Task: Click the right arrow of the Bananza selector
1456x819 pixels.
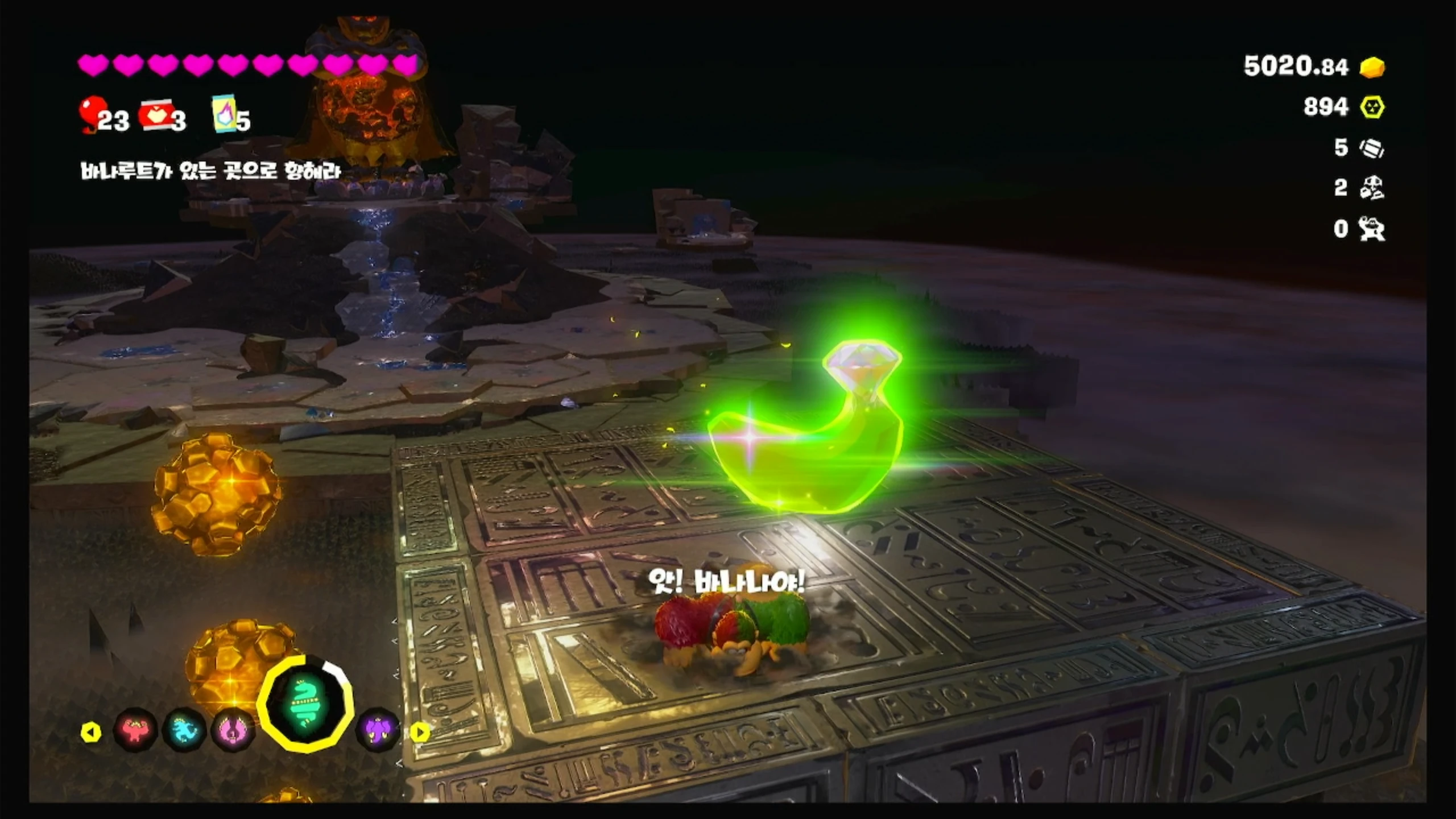Action: 420,733
